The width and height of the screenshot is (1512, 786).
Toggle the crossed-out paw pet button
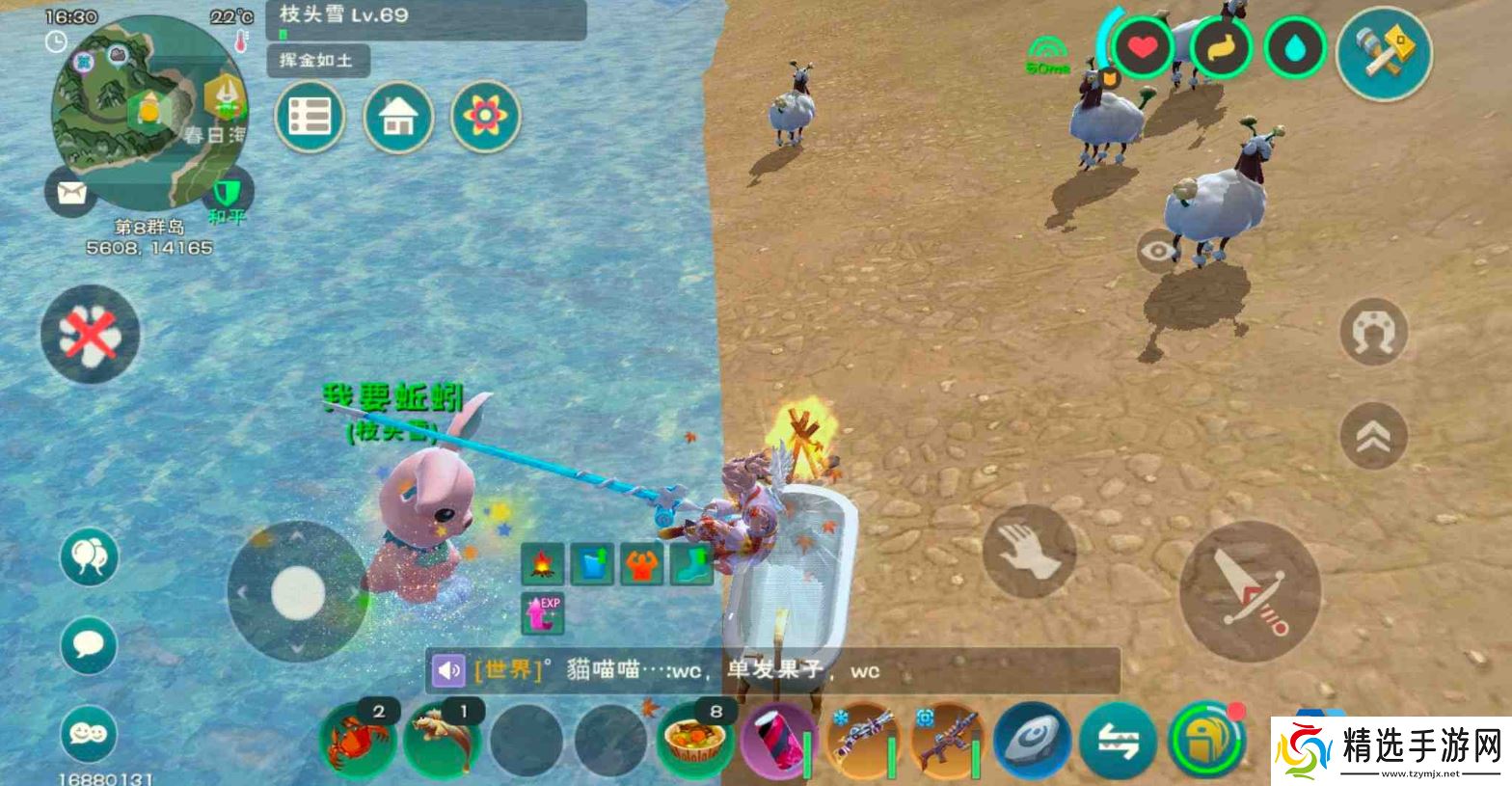tap(90, 335)
